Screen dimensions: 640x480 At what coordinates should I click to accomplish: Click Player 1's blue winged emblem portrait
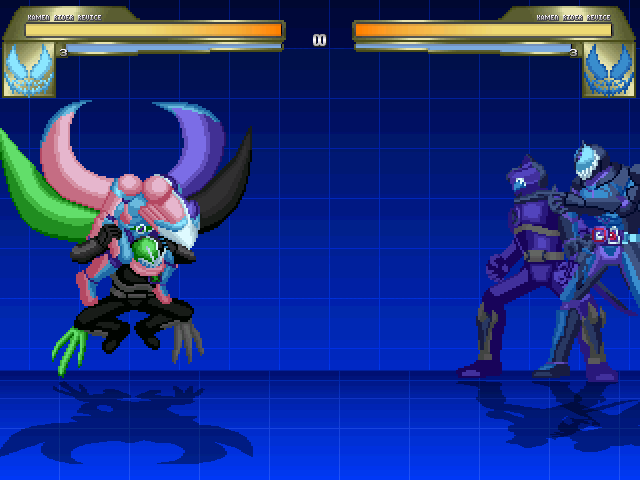(x=29, y=69)
